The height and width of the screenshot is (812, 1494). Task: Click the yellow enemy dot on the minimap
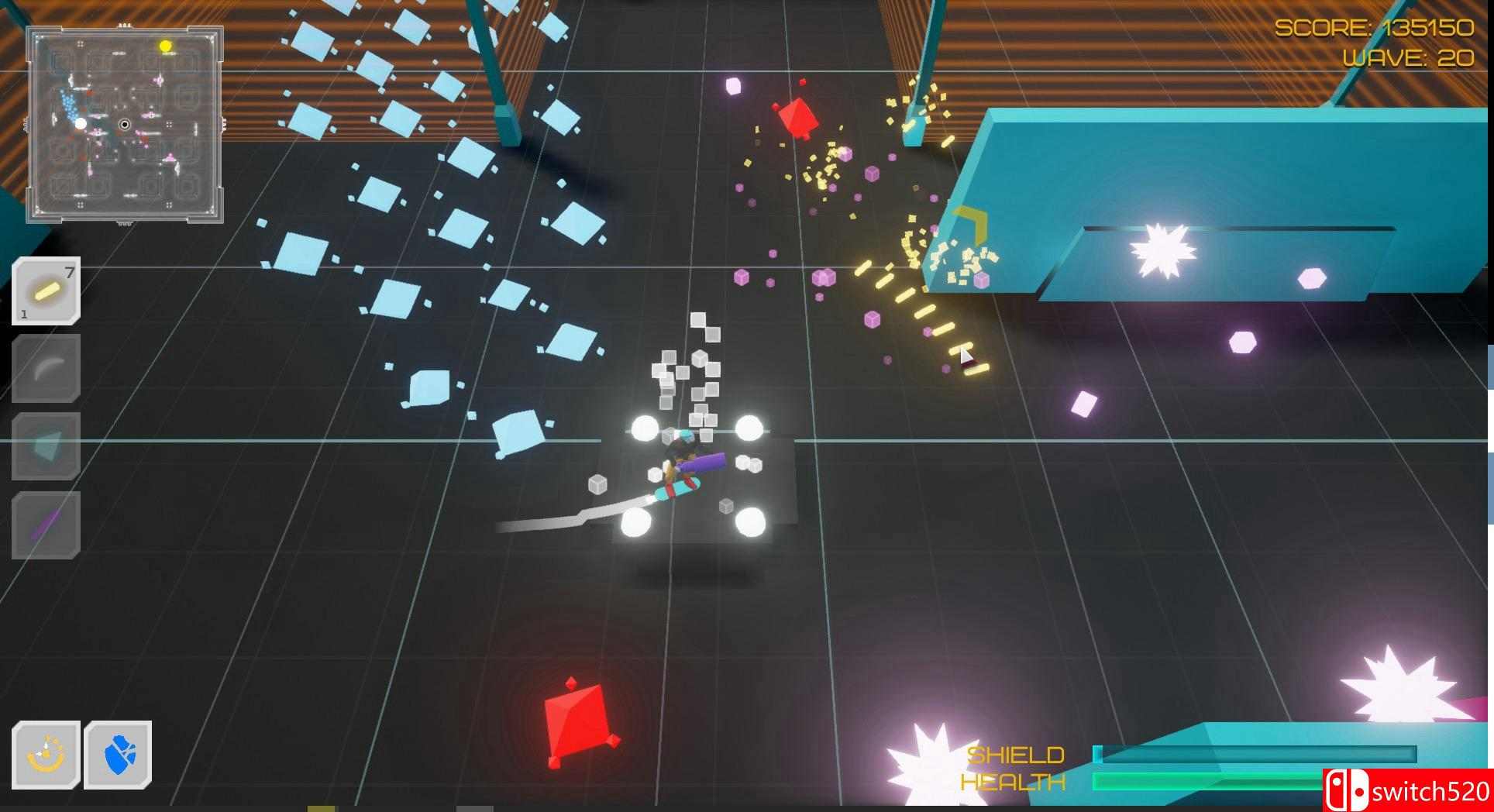click(x=164, y=46)
